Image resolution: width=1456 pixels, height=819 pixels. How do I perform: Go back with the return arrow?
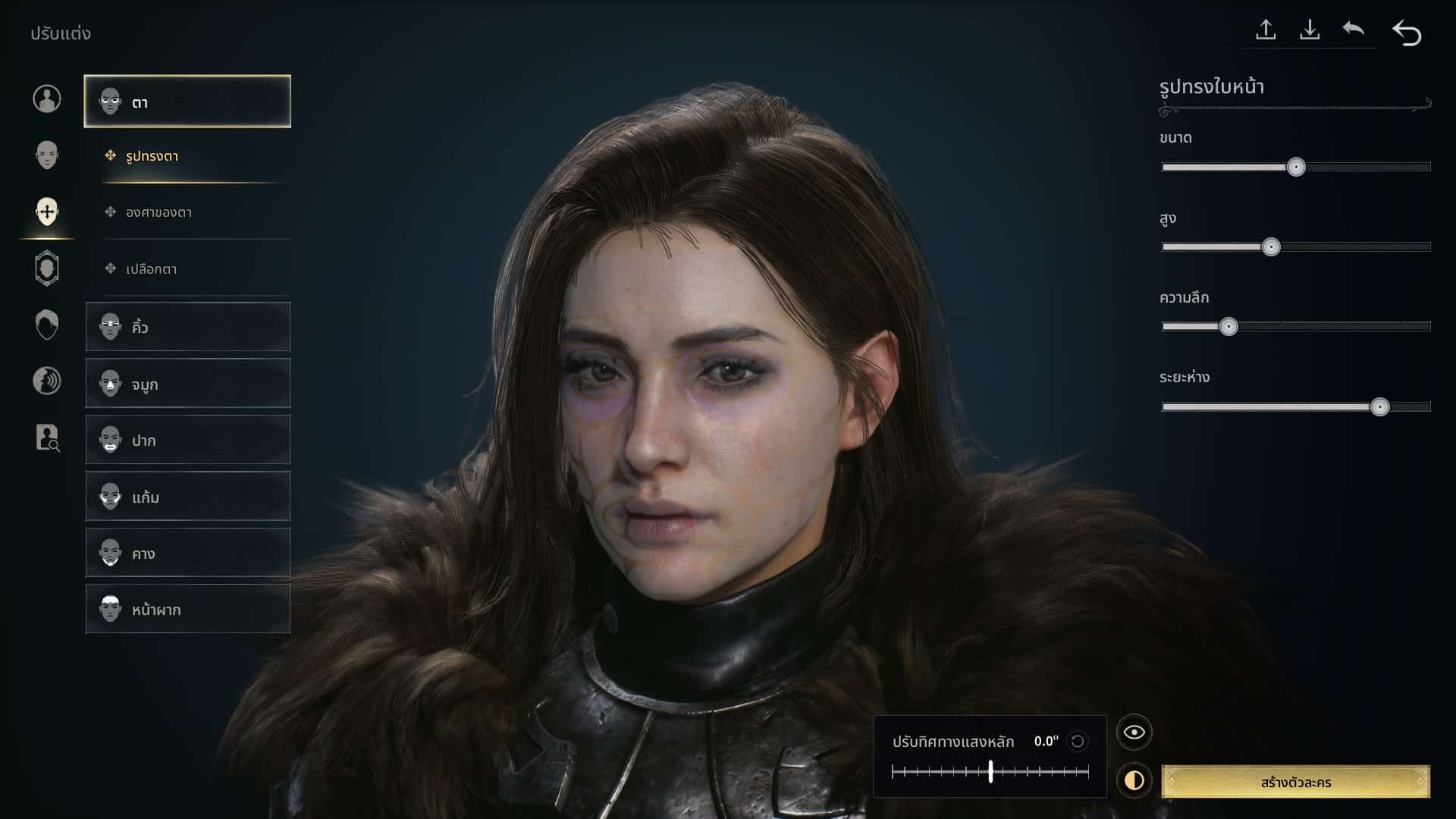tap(1407, 33)
